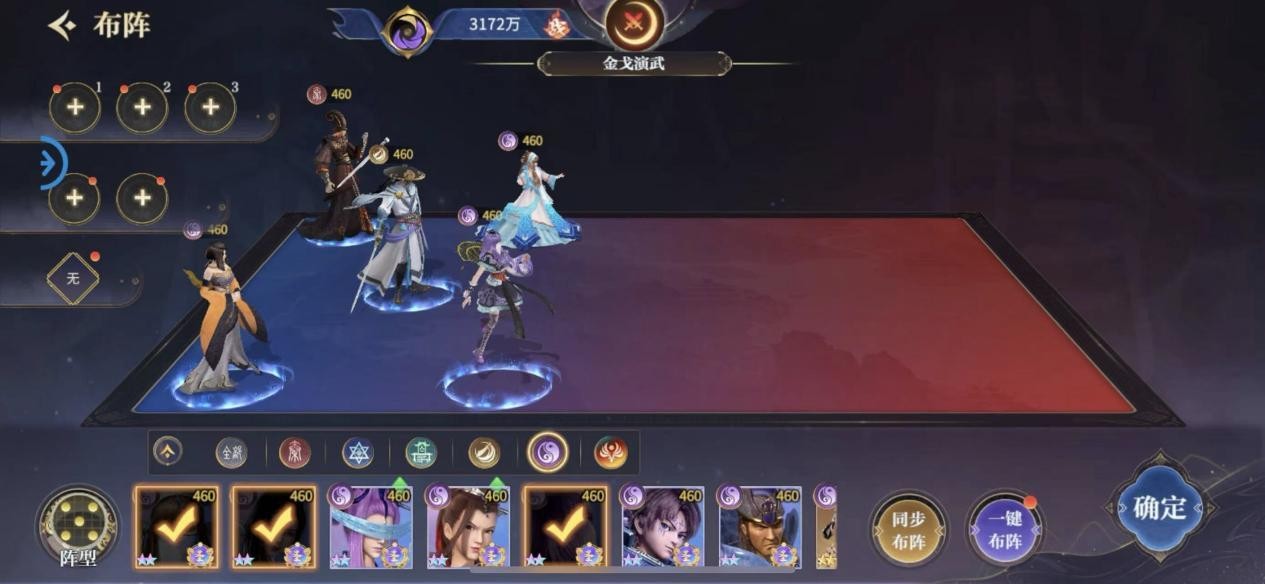Pick the brown-haired female hero card

(468, 527)
